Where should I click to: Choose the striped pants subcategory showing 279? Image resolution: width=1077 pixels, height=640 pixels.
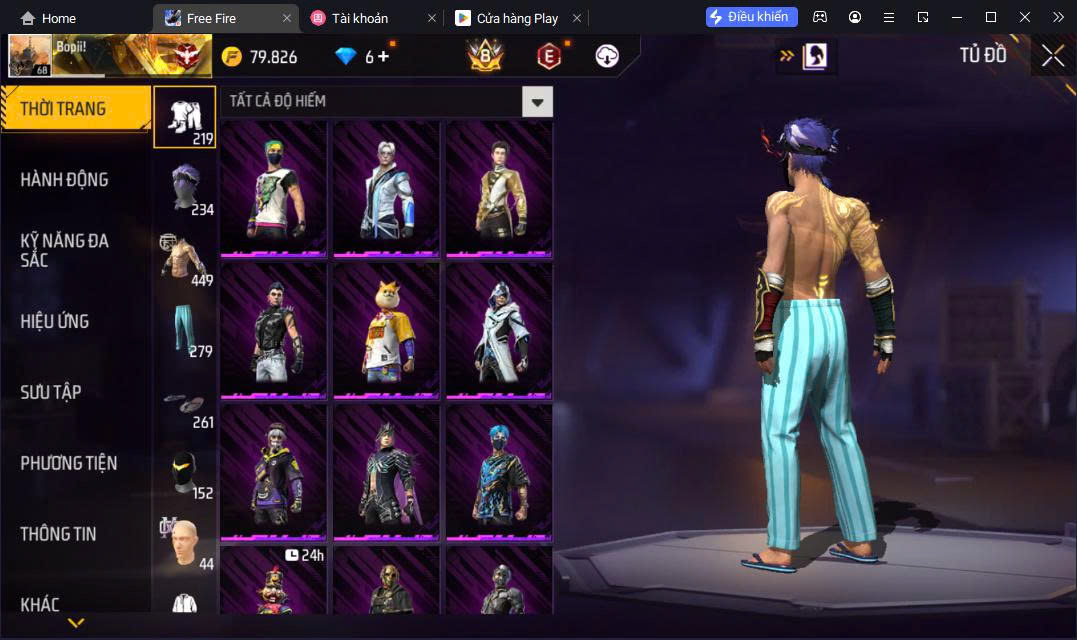pyautogui.click(x=185, y=330)
